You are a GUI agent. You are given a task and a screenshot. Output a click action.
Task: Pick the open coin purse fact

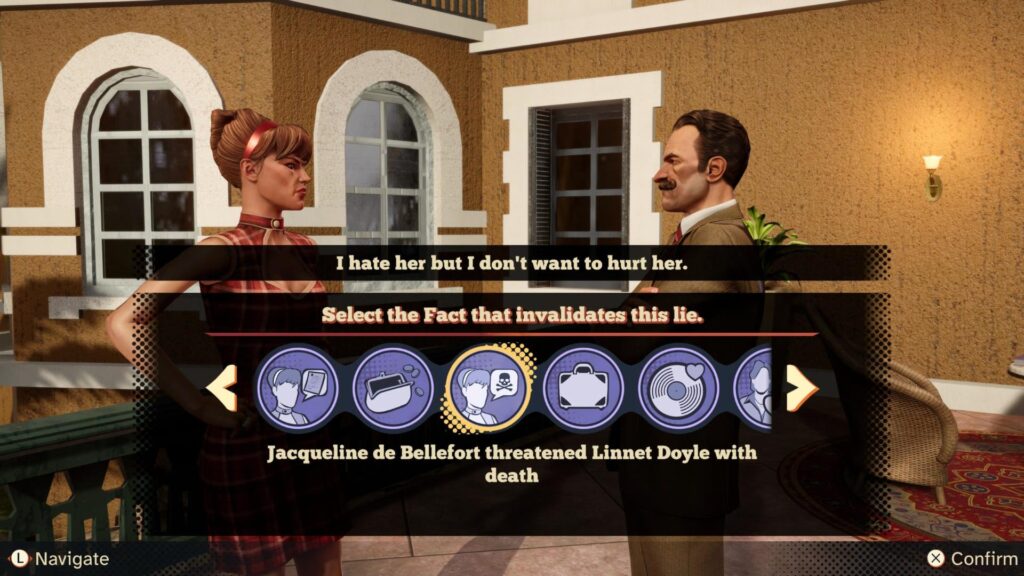(x=393, y=387)
